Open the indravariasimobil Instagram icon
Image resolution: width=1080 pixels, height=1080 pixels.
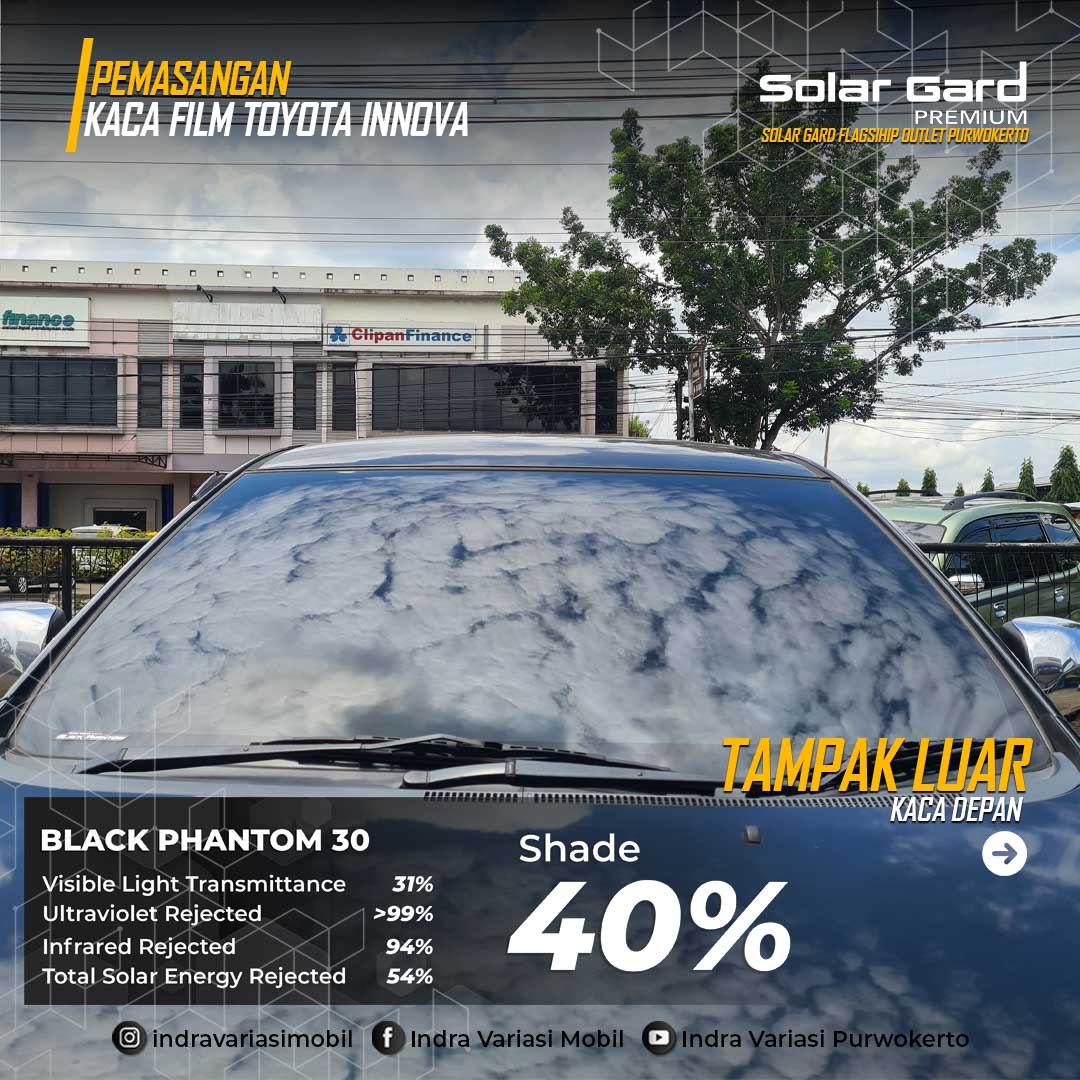(x=129, y=1039)
